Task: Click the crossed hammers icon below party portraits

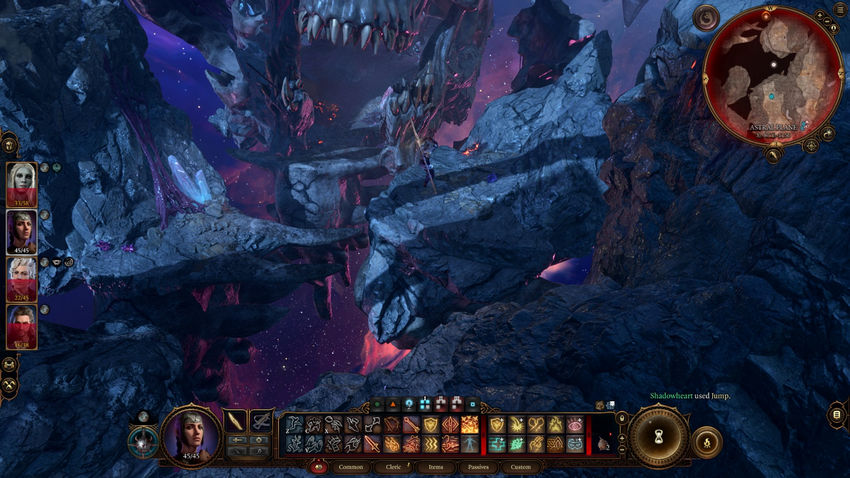Action: (10, 385)
